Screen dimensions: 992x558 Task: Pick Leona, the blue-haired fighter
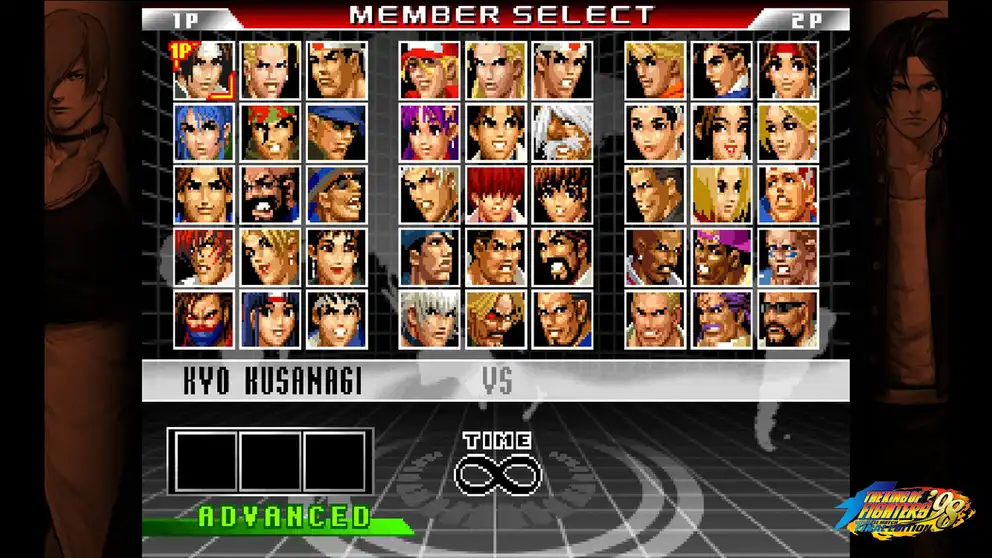pyautogui.click(x=204, y=133)
